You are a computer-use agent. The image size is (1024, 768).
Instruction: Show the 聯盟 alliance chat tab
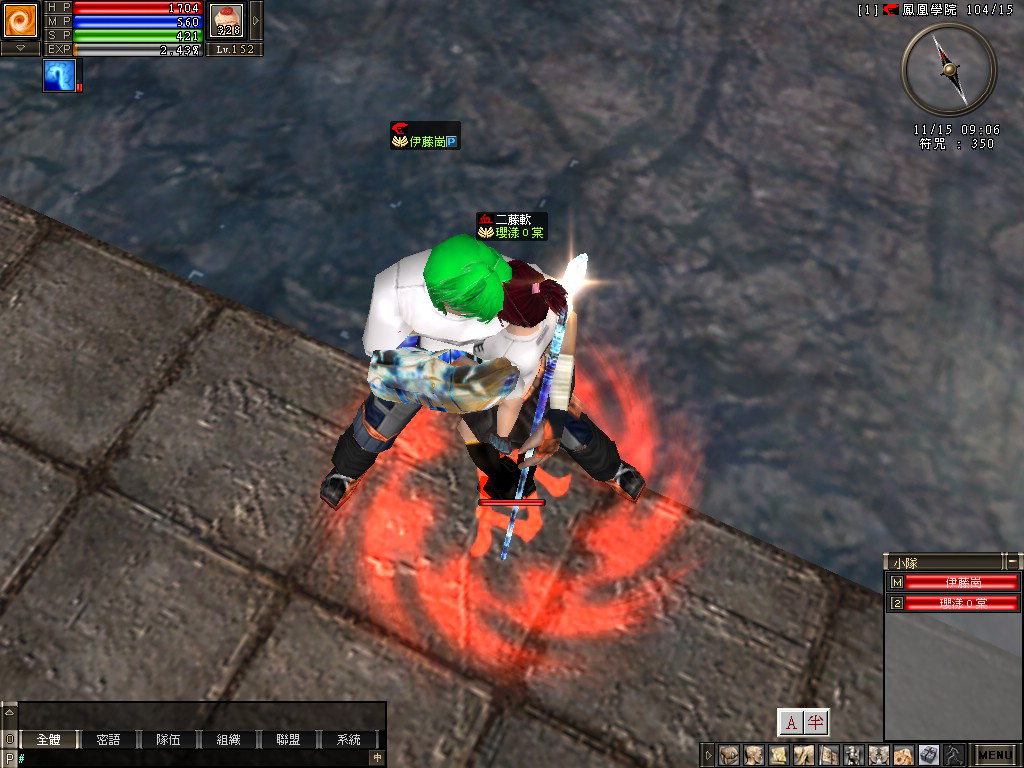288,740
